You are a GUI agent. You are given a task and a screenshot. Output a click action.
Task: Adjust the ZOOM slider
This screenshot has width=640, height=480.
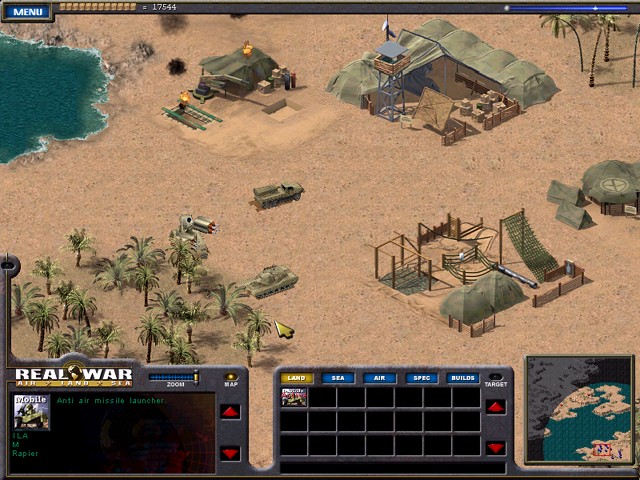click(174, 377)
